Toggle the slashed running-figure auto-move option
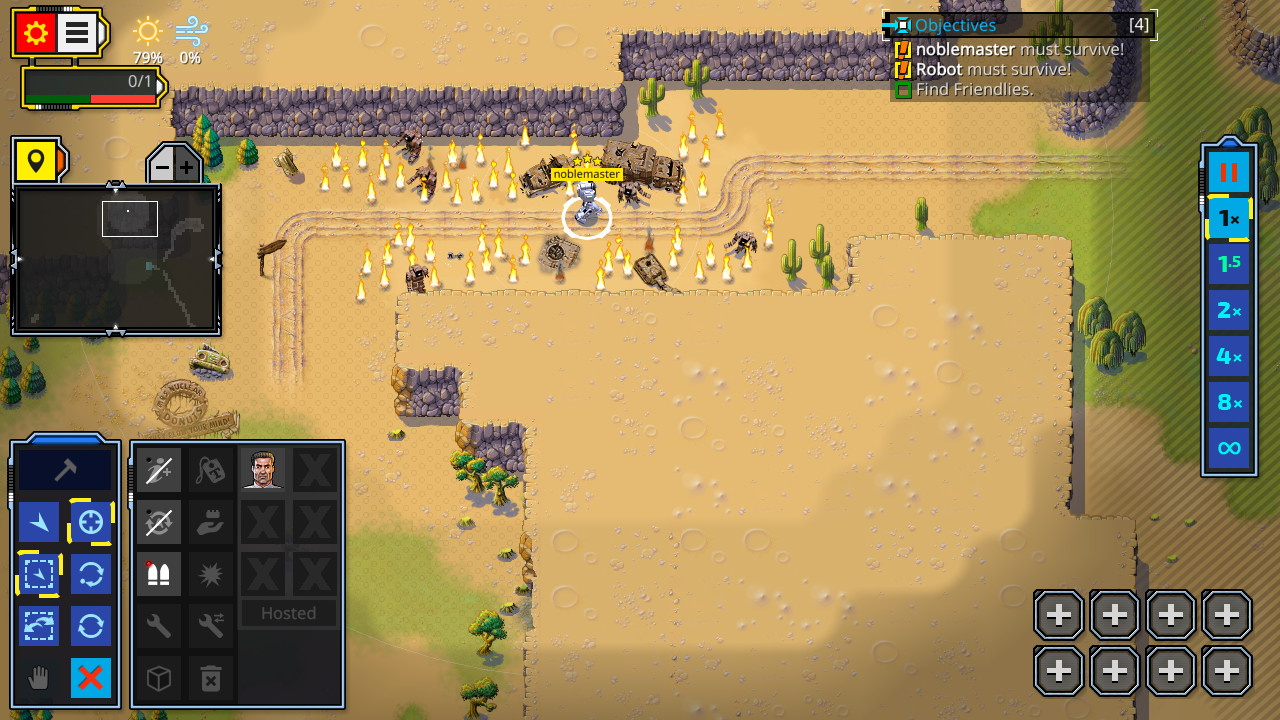Viewport: 1280px width, 720px height. [158, 469]
